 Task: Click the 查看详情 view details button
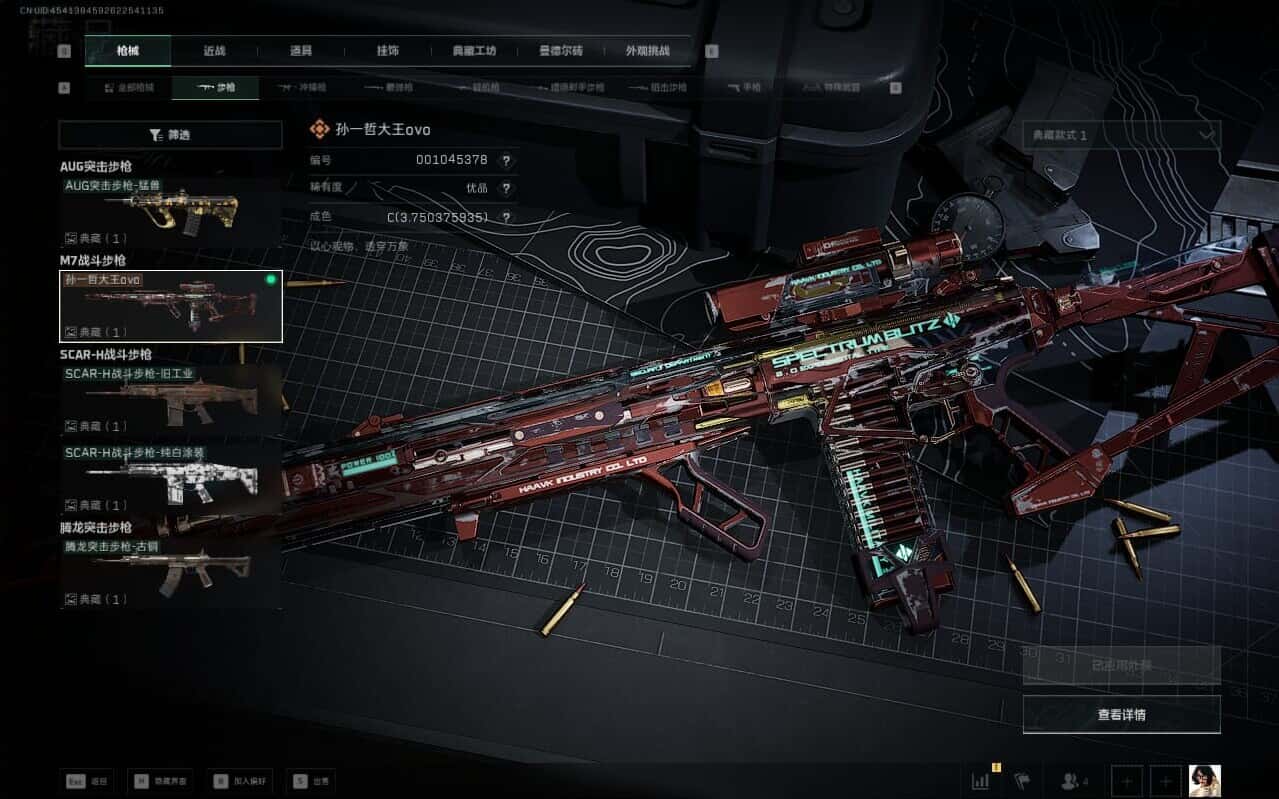pyautogui.click(x=1121, y=715)
